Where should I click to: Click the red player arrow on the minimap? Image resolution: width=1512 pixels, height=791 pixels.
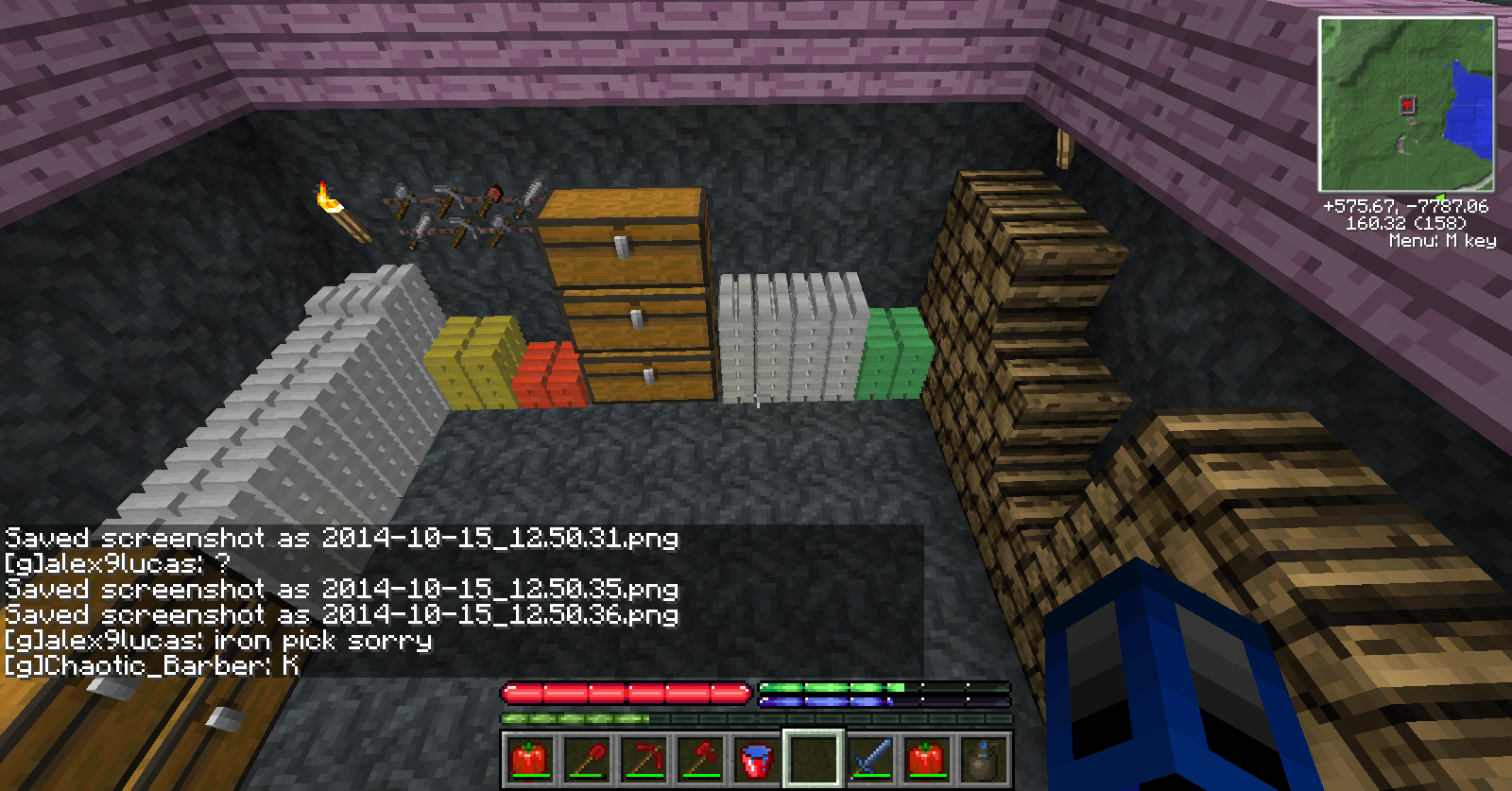click(1407, 105)
